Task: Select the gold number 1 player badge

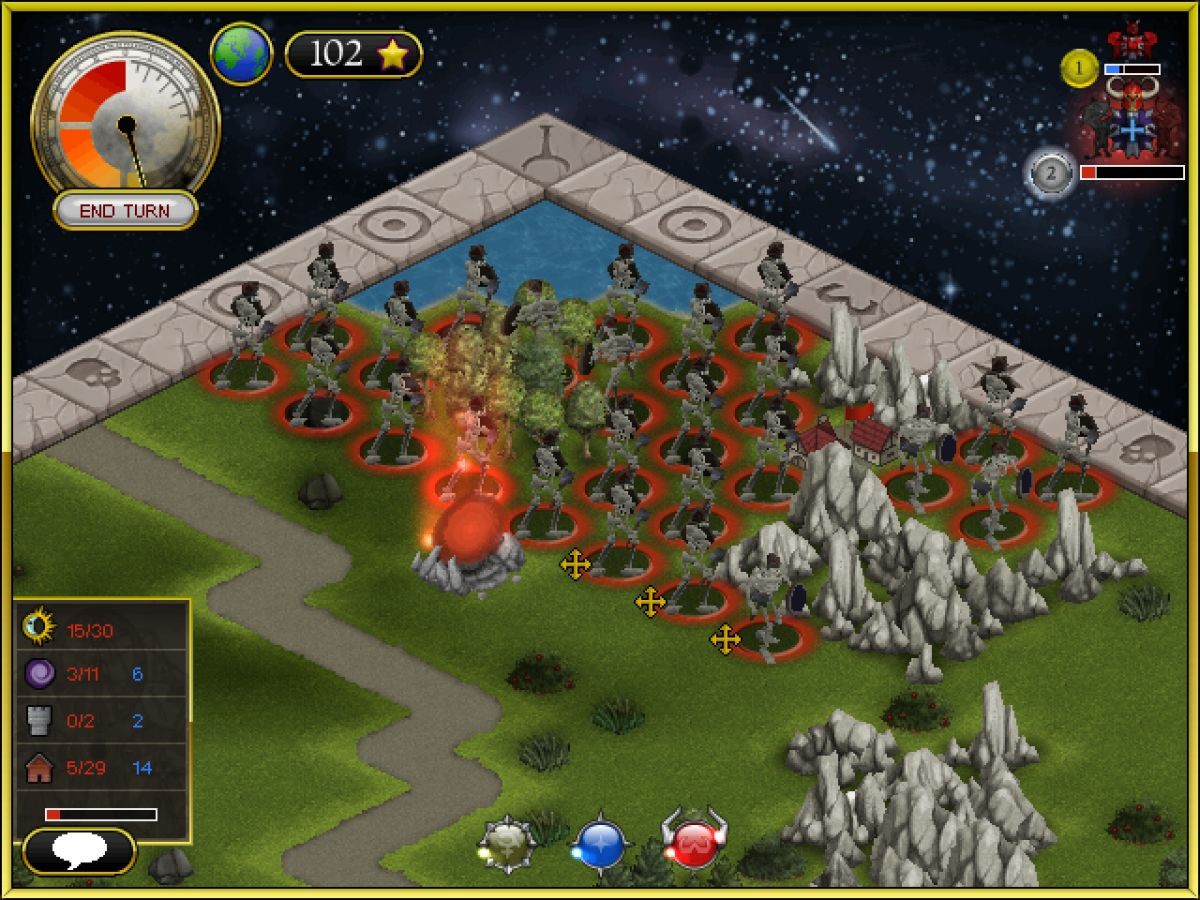Action: [x=1080, y=69]
